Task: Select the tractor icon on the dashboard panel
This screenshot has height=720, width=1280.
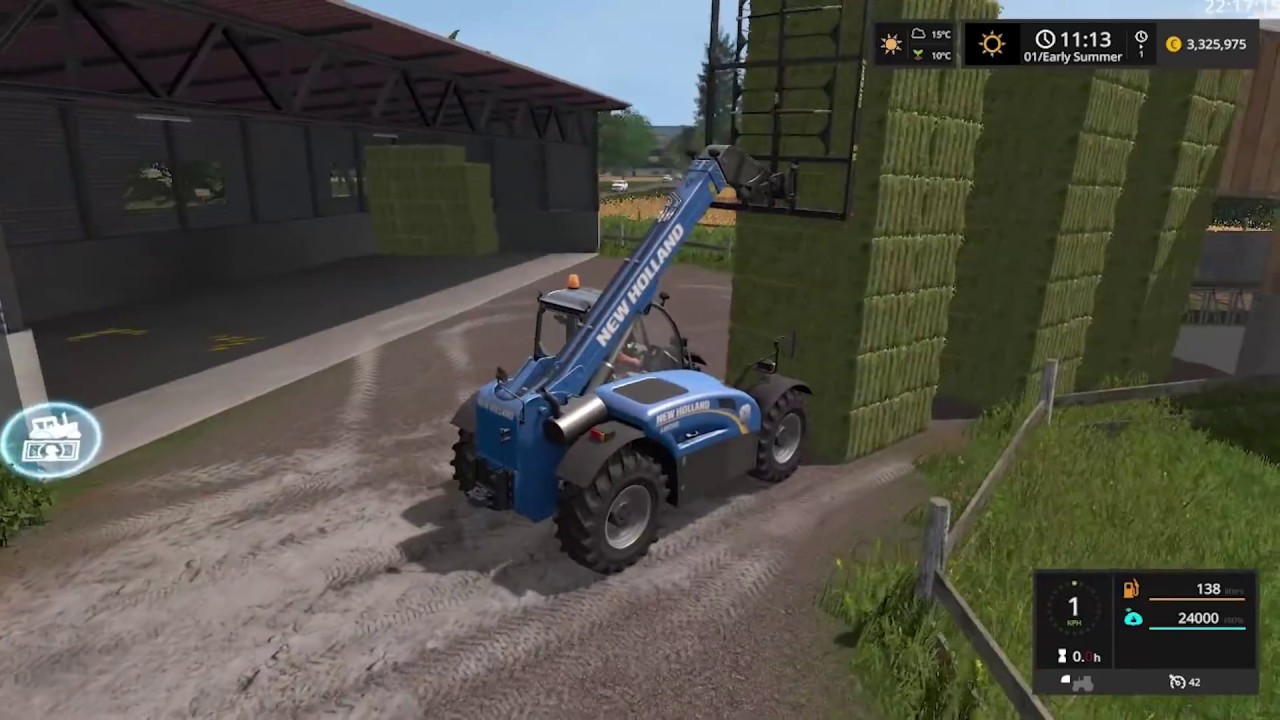Action: 1082,683
